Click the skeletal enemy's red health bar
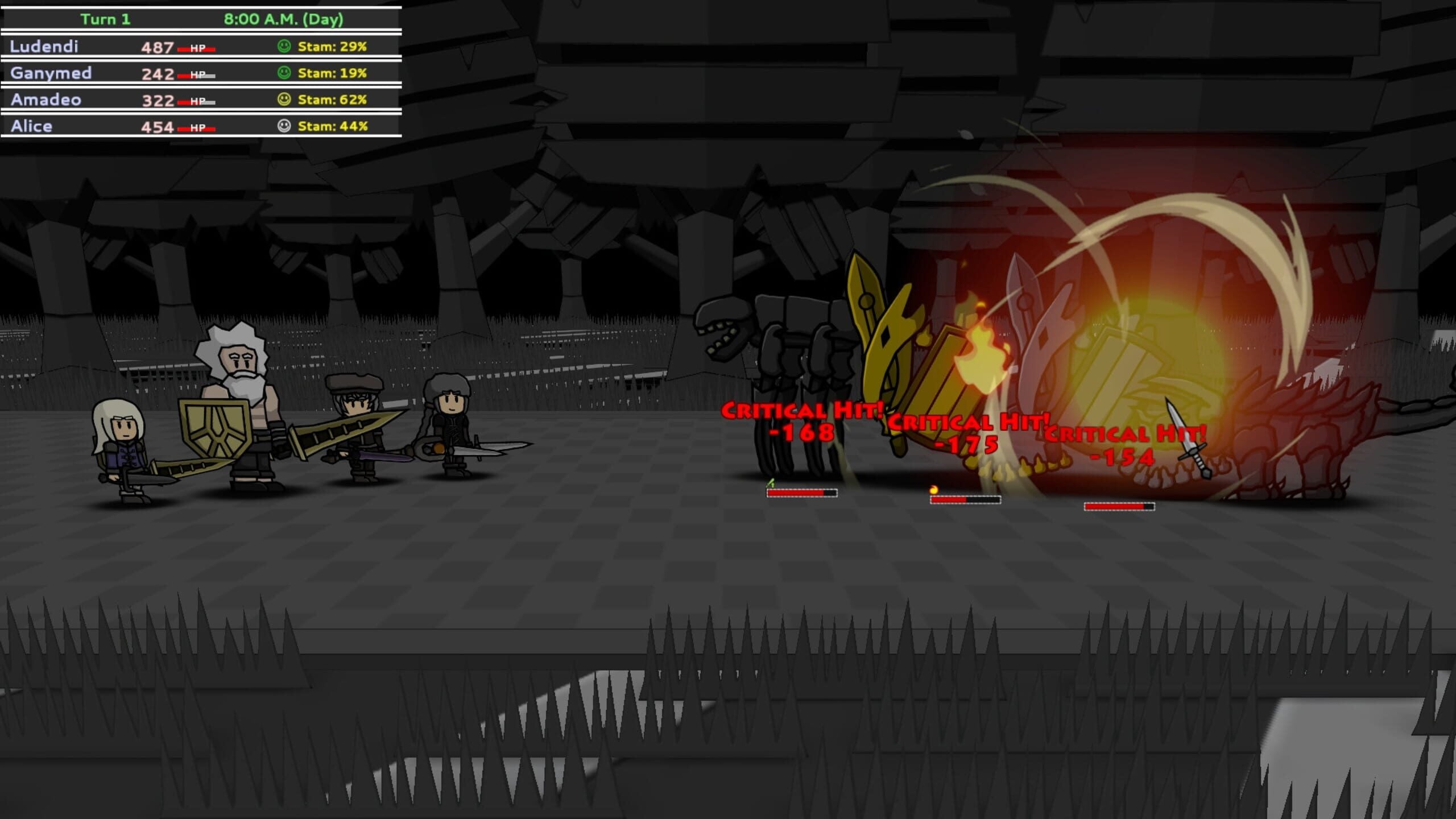Screen dimensions: 1456x819 [802, 496]
